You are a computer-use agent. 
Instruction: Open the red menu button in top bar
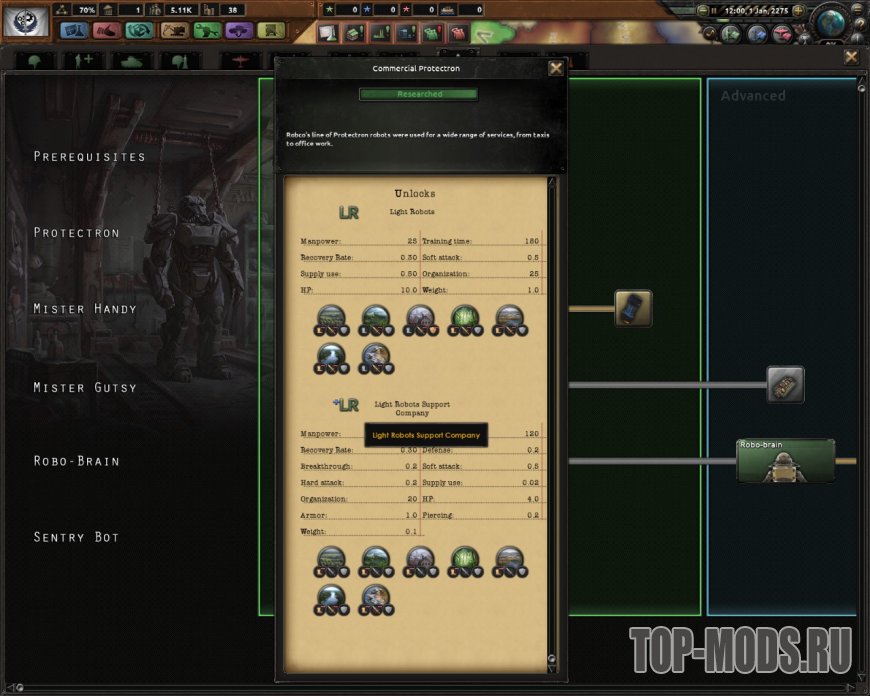107,31
